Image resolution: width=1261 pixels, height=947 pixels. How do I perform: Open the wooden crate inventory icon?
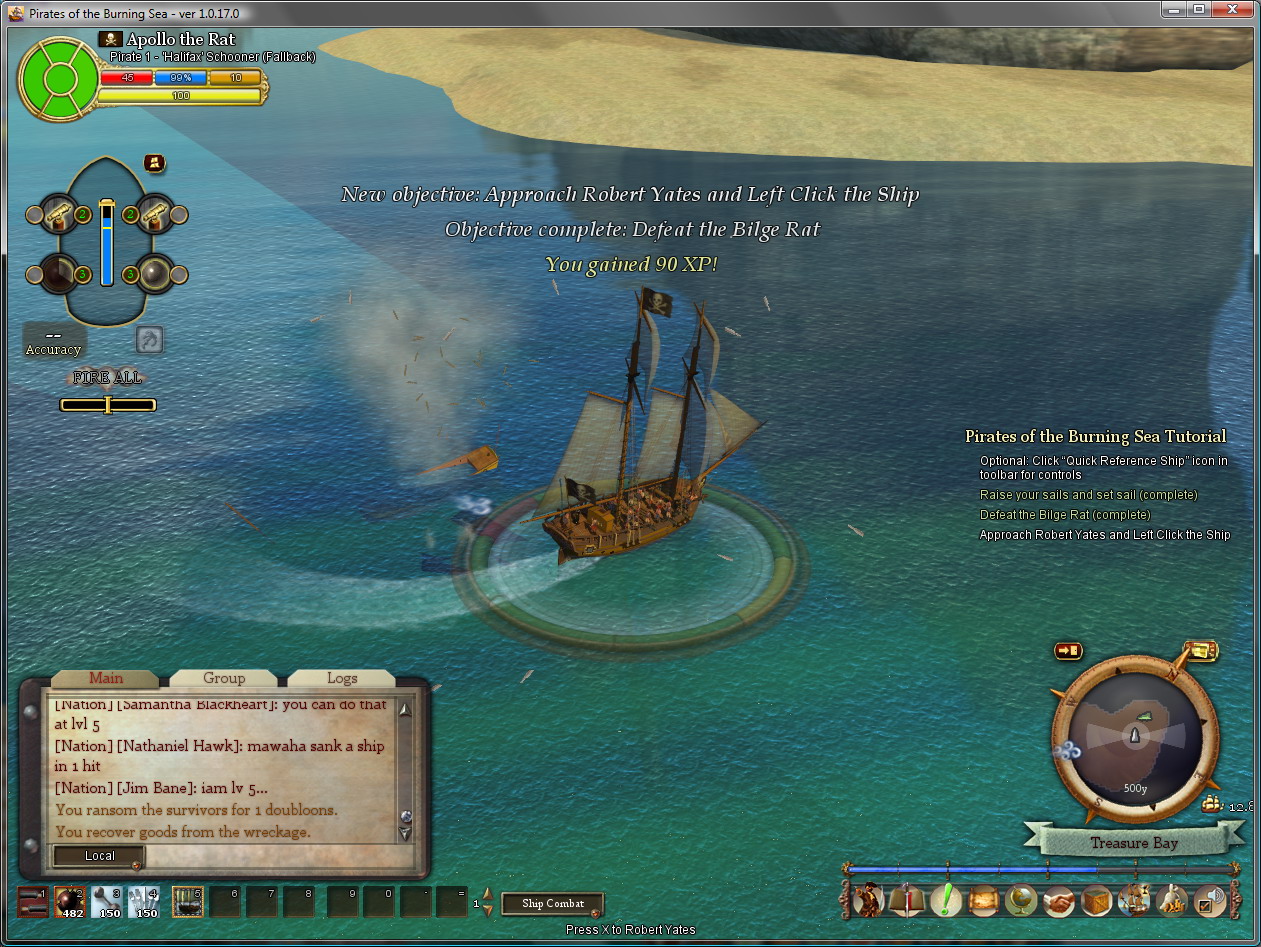click(1097, 900)
